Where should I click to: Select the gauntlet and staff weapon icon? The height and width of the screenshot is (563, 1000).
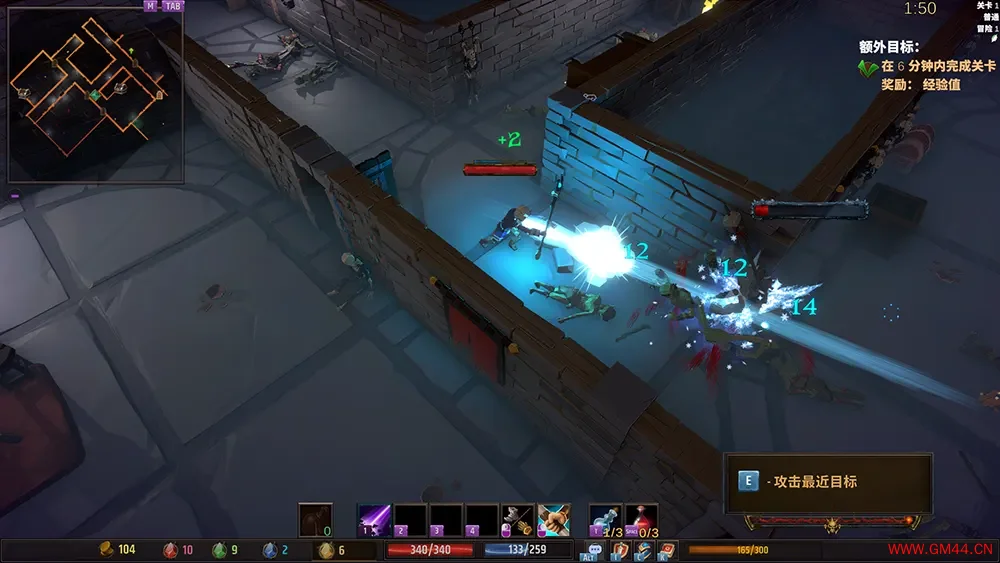pyautogui.click(x=517, y=520)
